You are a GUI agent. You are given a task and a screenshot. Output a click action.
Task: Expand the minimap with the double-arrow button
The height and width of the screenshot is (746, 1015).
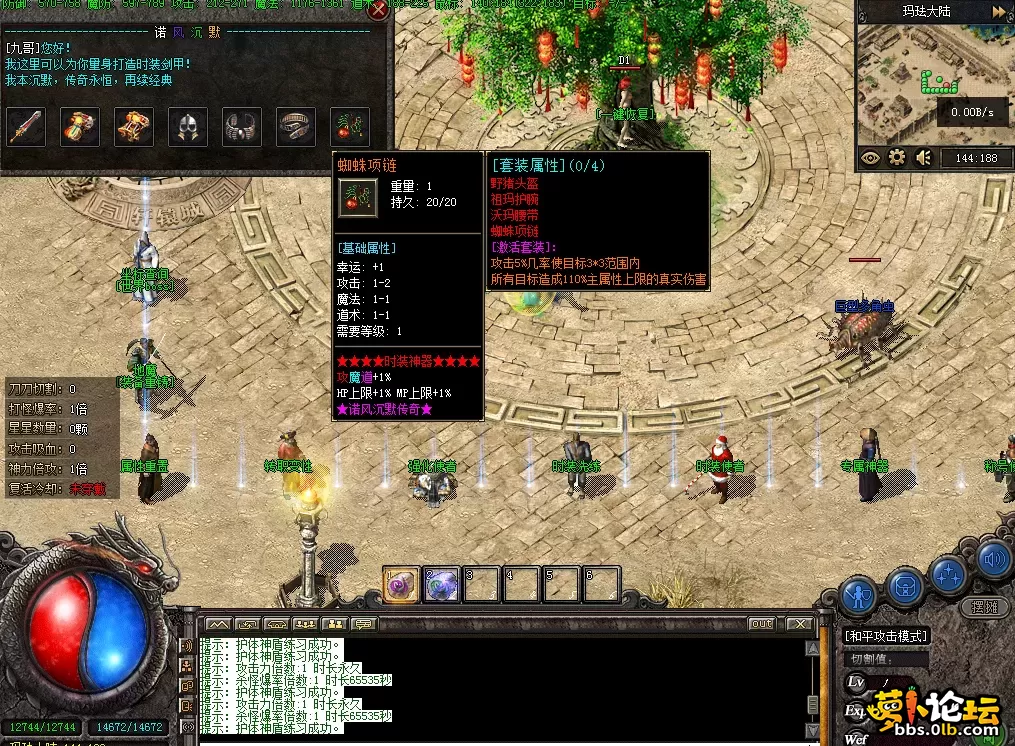click(999, 12)
